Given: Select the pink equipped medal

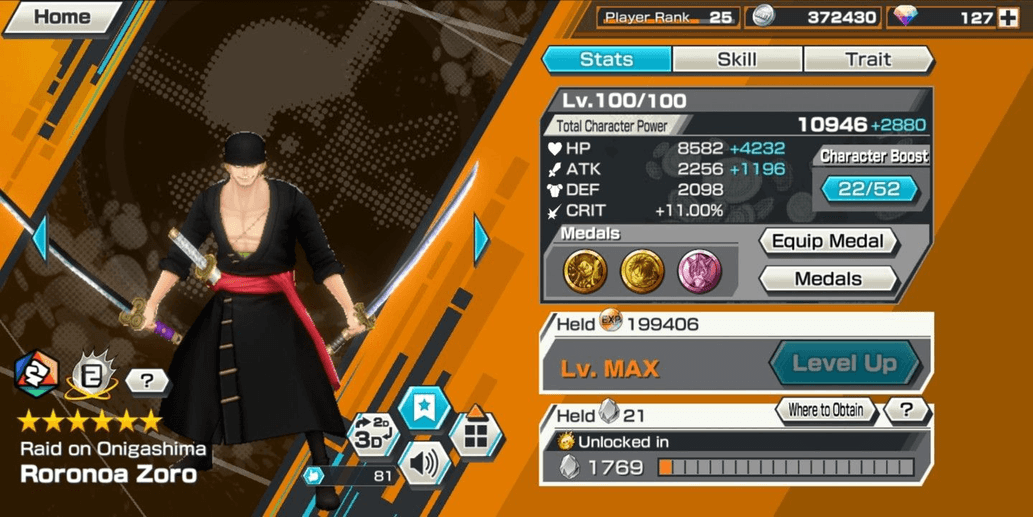Looking at the screenshot, I should 699,271.
